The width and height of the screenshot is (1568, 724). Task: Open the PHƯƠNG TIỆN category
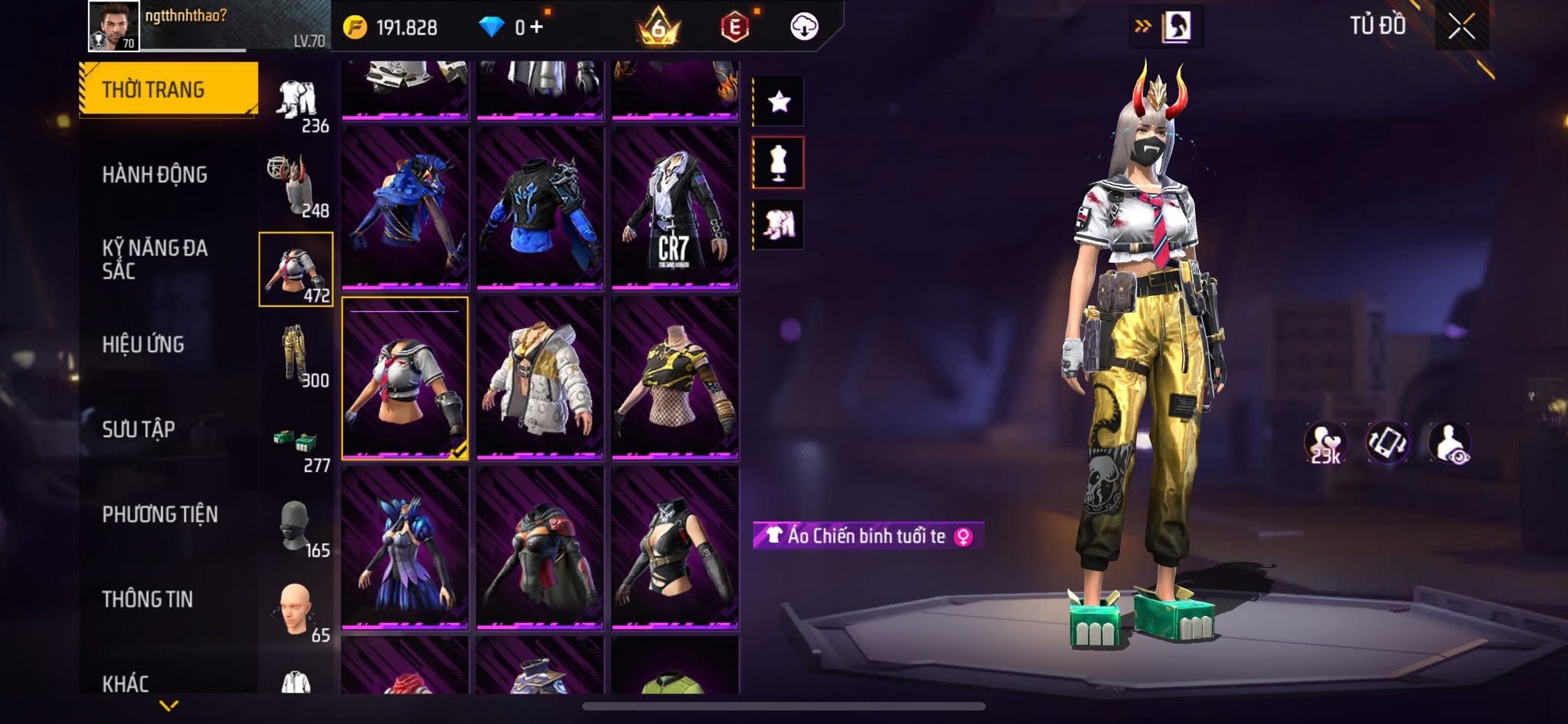(160, 514)
